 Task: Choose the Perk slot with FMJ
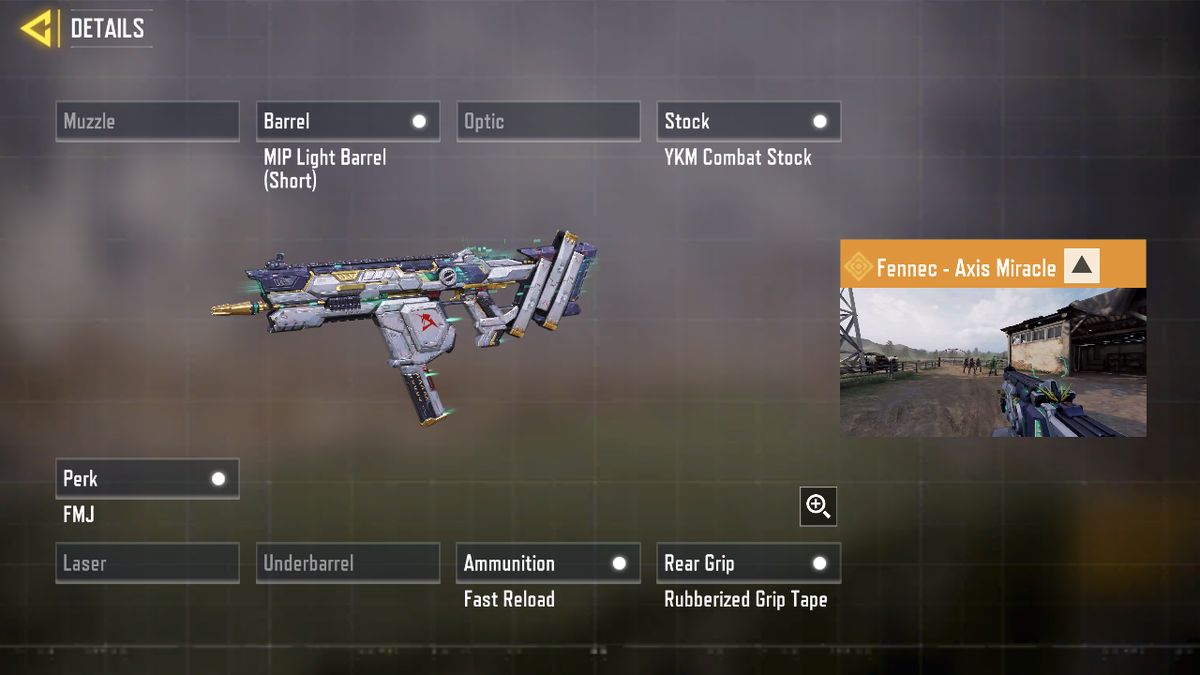click(147, 478)
